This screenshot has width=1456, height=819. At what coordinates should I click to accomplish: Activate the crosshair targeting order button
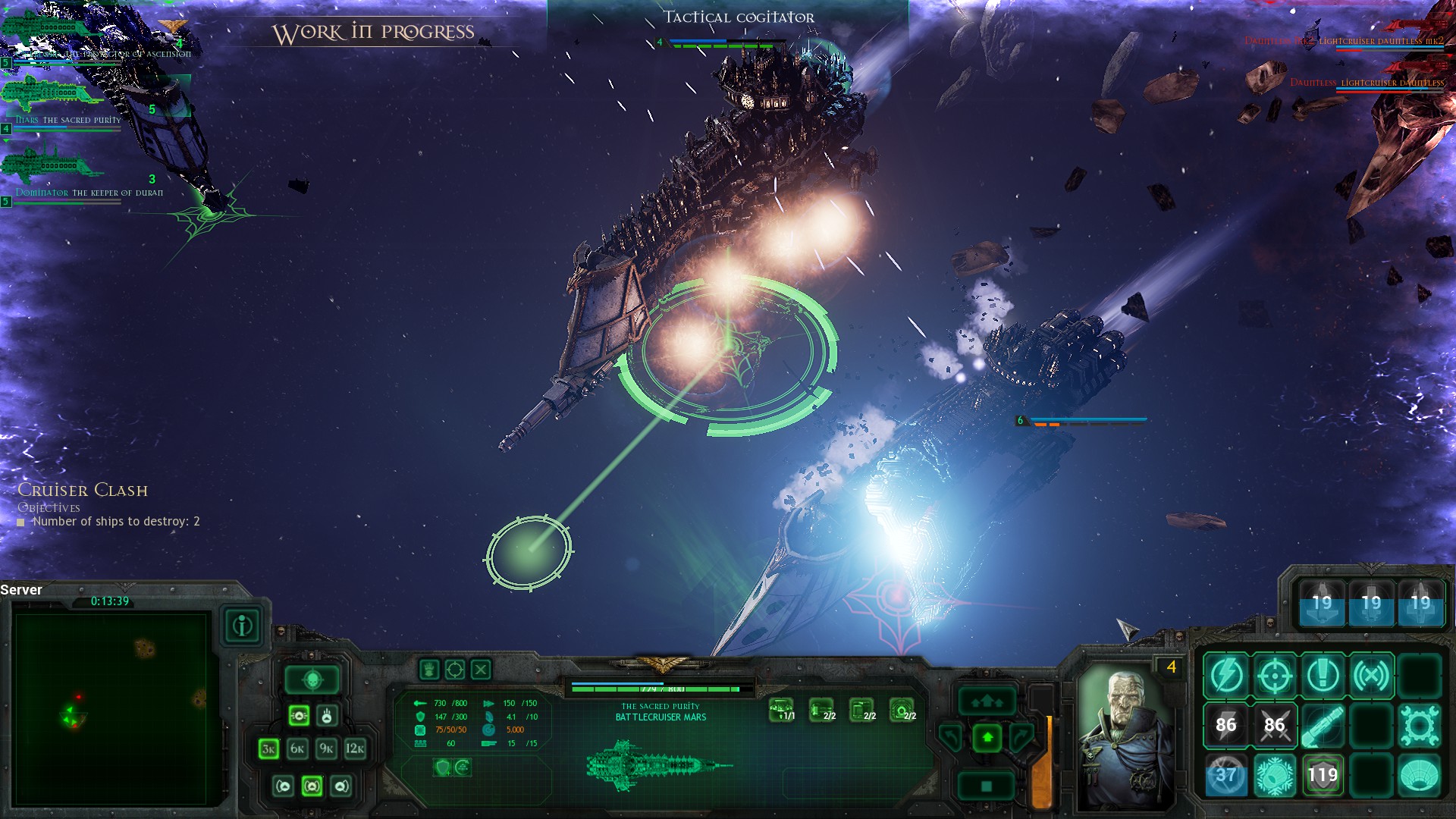(455, 670)
